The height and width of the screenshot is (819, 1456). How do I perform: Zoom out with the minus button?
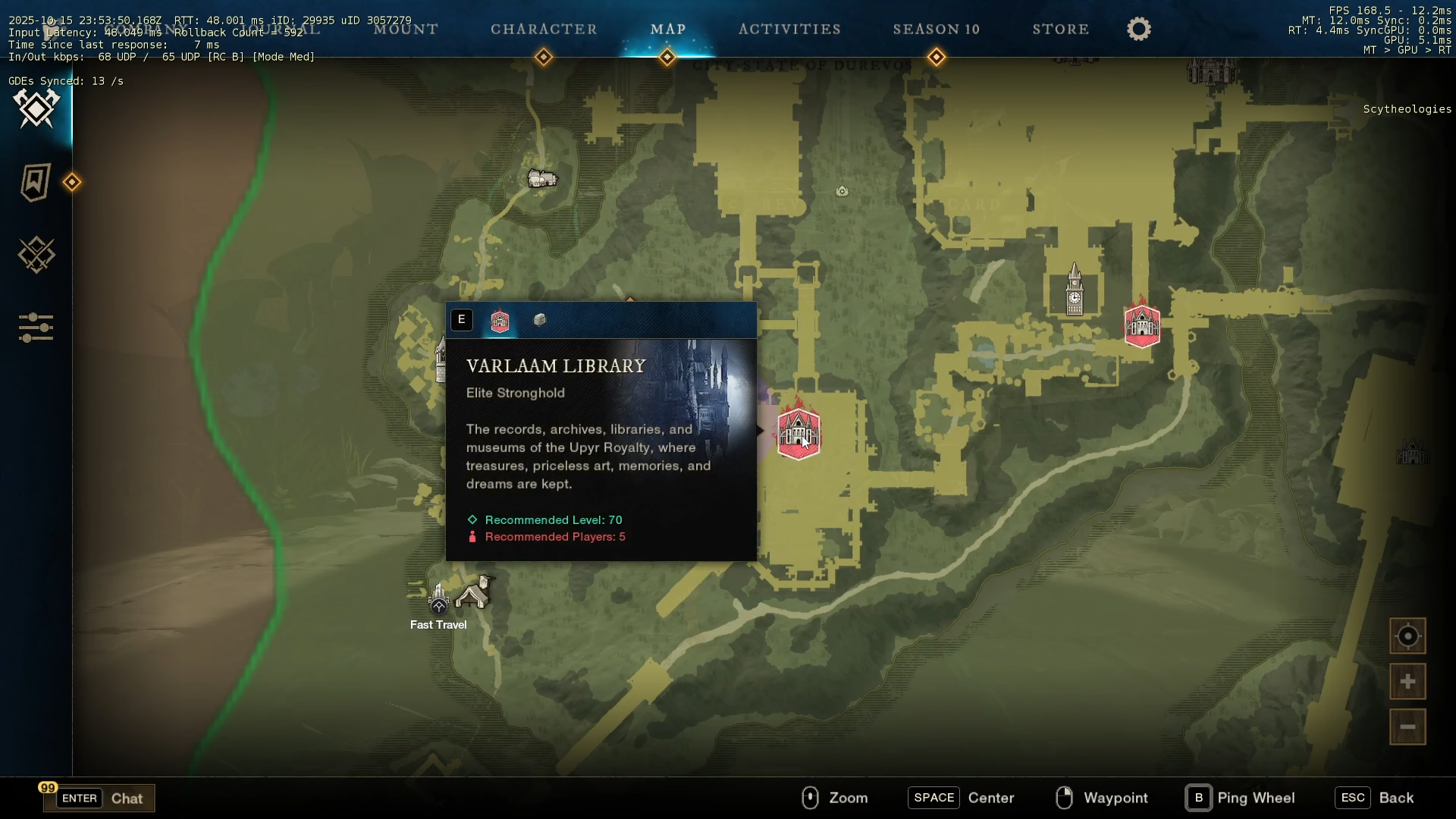(1407, 727)
